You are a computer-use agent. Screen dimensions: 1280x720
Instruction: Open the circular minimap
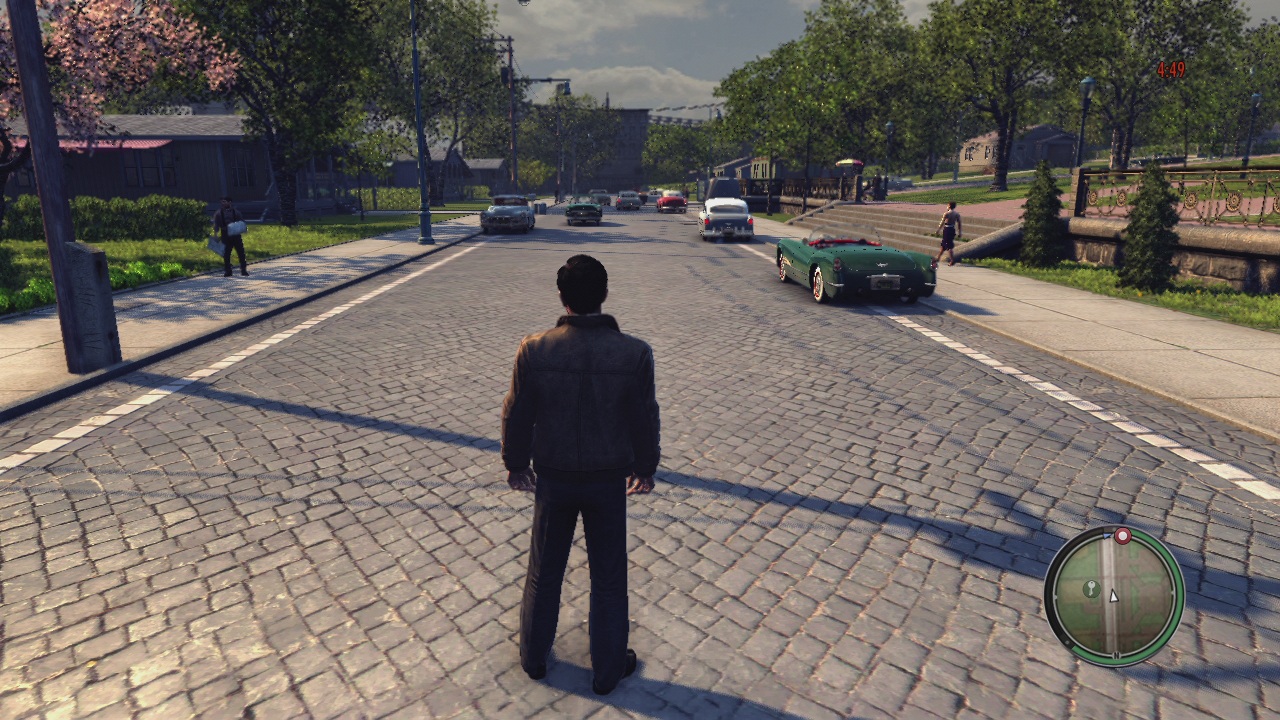[1113, 595]
